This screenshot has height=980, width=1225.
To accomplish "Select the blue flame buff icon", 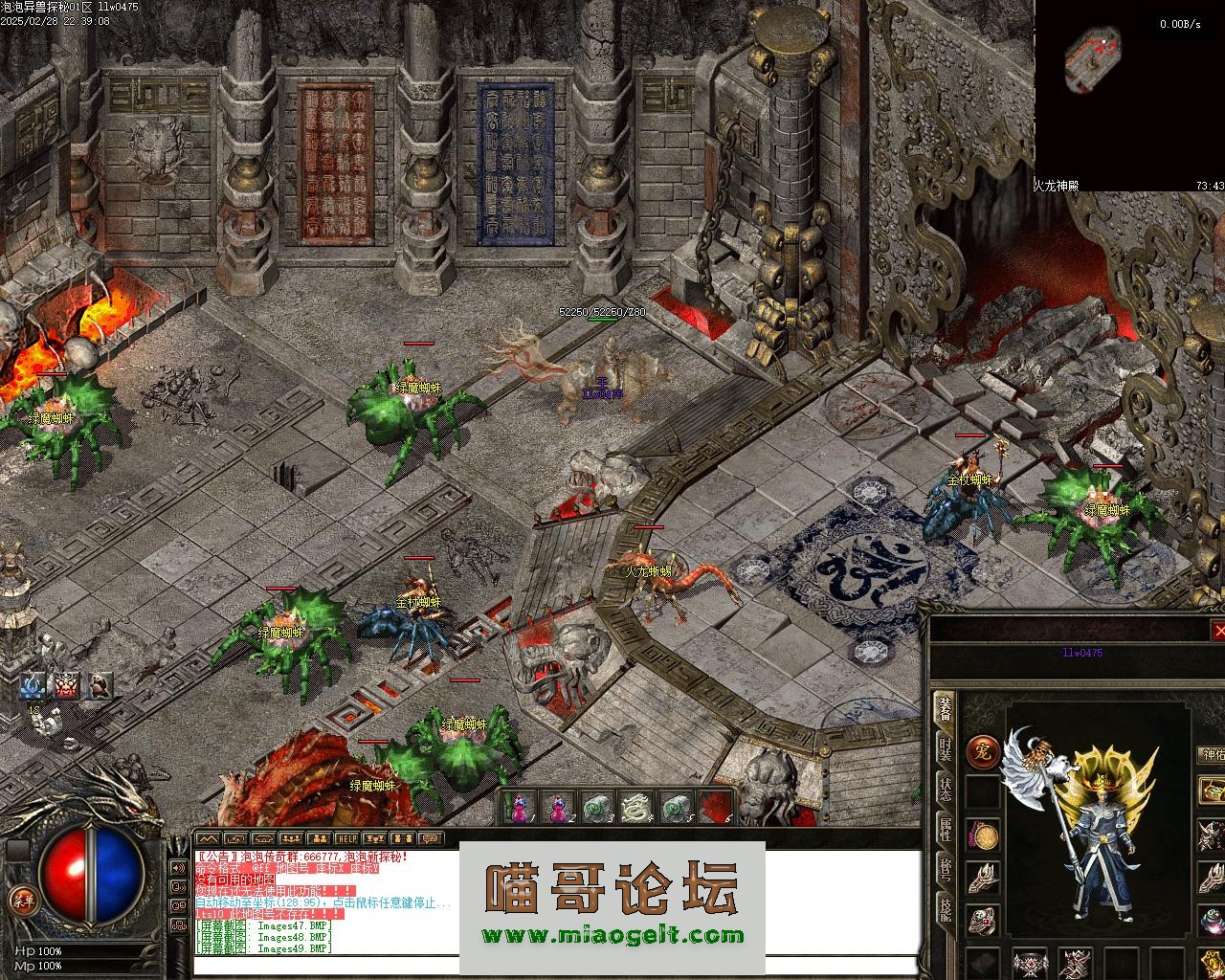I will [33, 685].
